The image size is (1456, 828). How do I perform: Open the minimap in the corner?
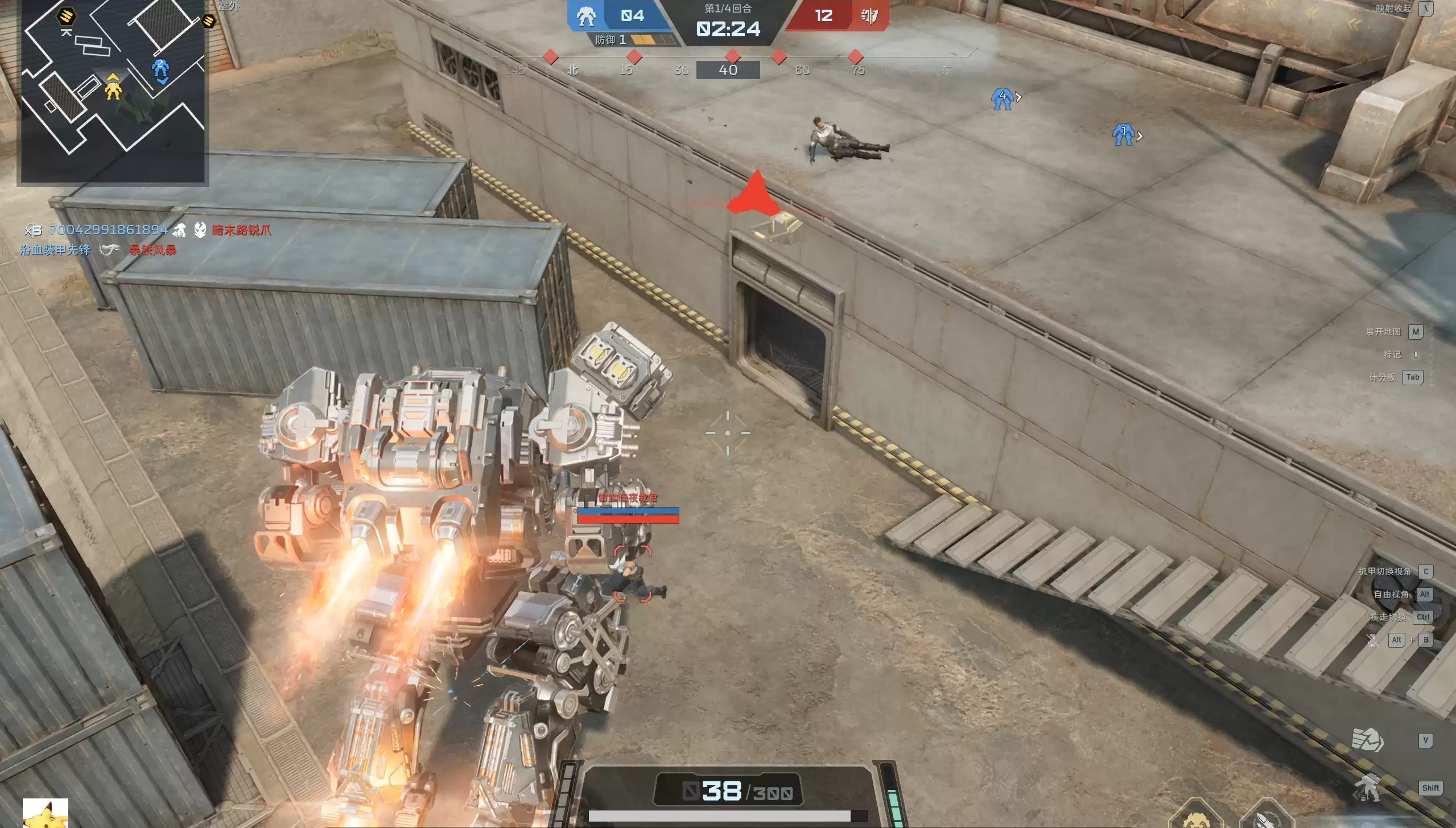(113, 91)
